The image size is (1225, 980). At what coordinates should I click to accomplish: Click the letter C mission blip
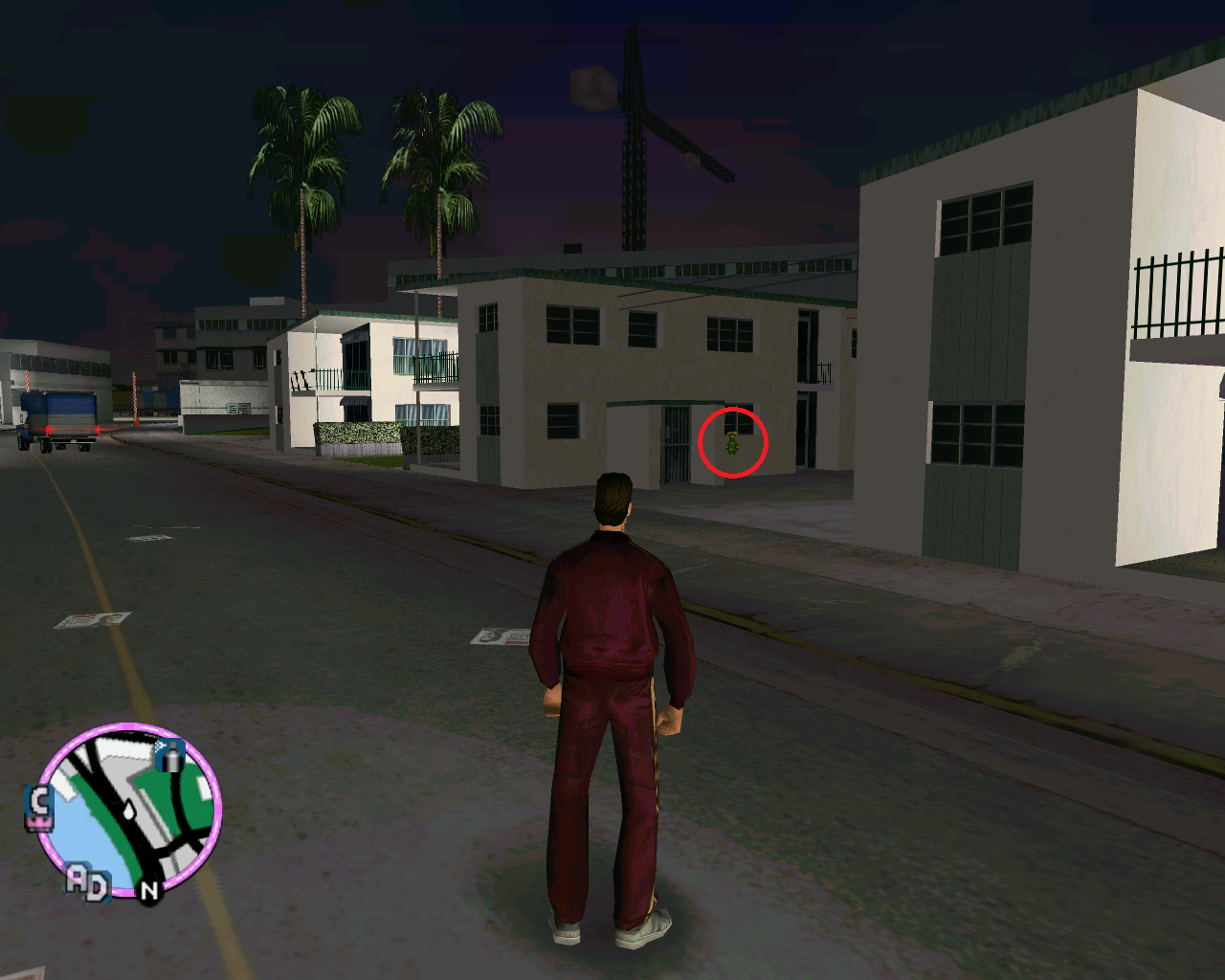(39, 808)
